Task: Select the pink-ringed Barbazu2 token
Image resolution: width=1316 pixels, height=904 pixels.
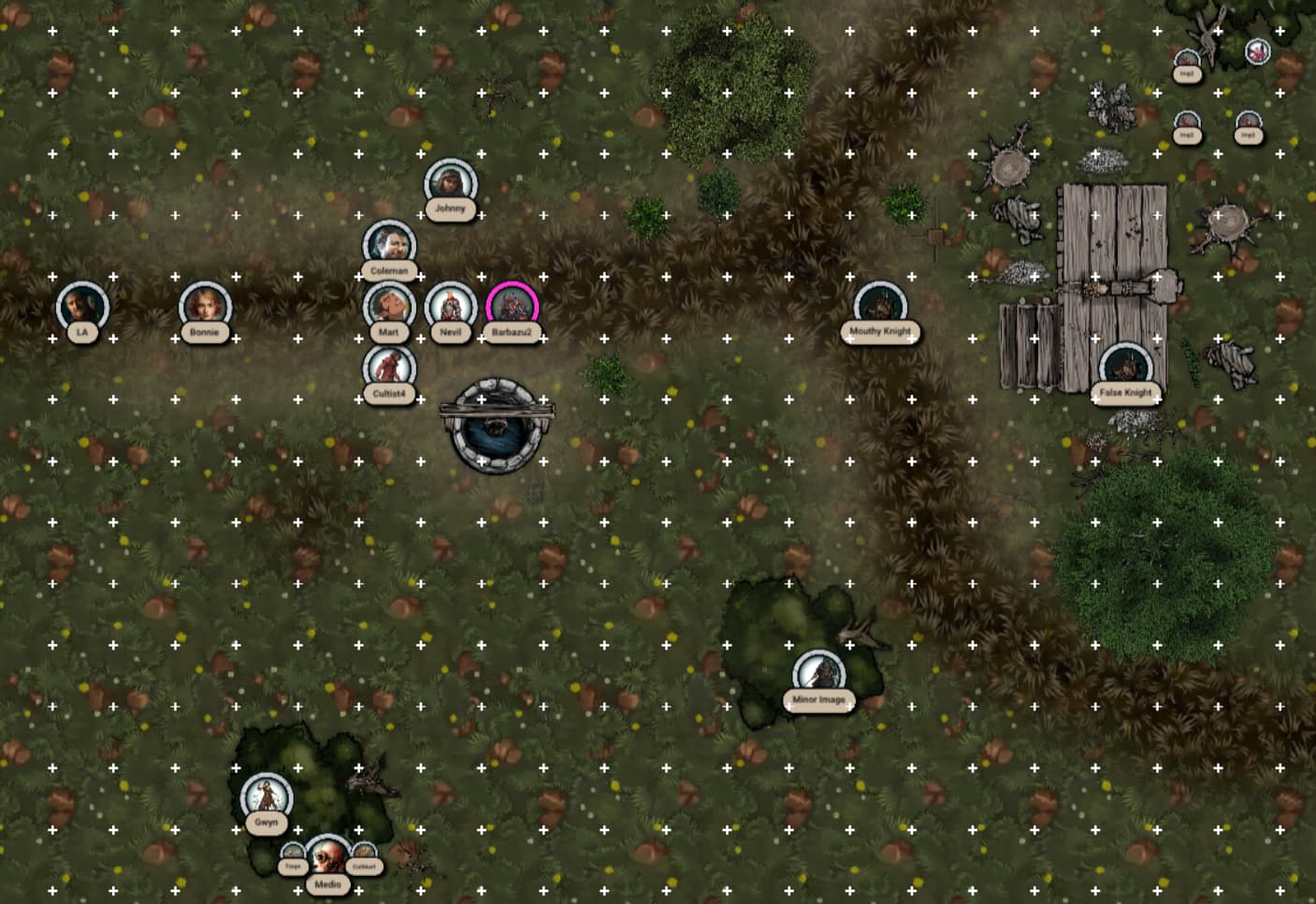Action: point(512,306)
